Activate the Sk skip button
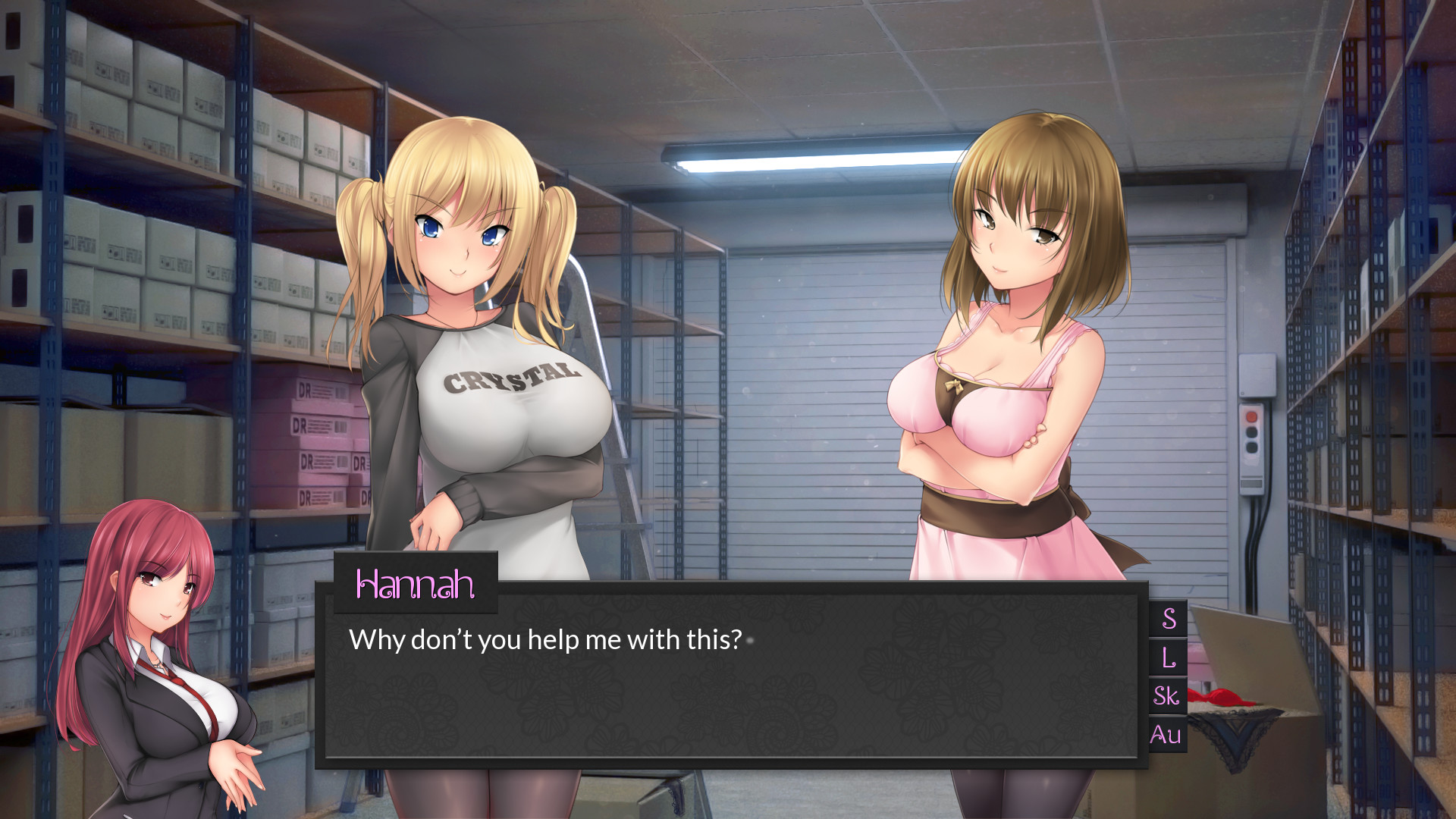 [x=1167, y=695]
